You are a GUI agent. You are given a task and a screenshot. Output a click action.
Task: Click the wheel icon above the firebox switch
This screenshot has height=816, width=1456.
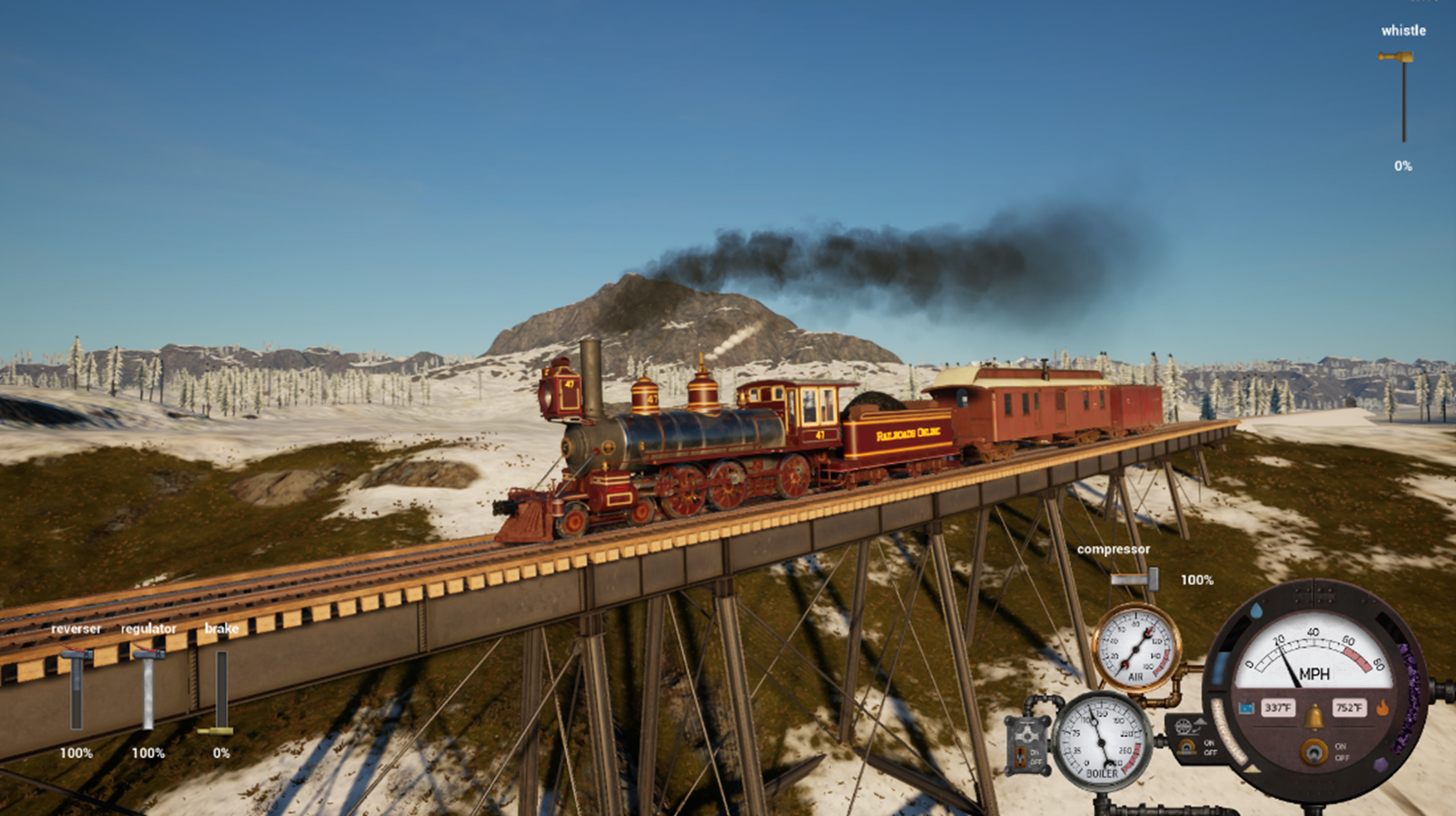click(1184, 725)
